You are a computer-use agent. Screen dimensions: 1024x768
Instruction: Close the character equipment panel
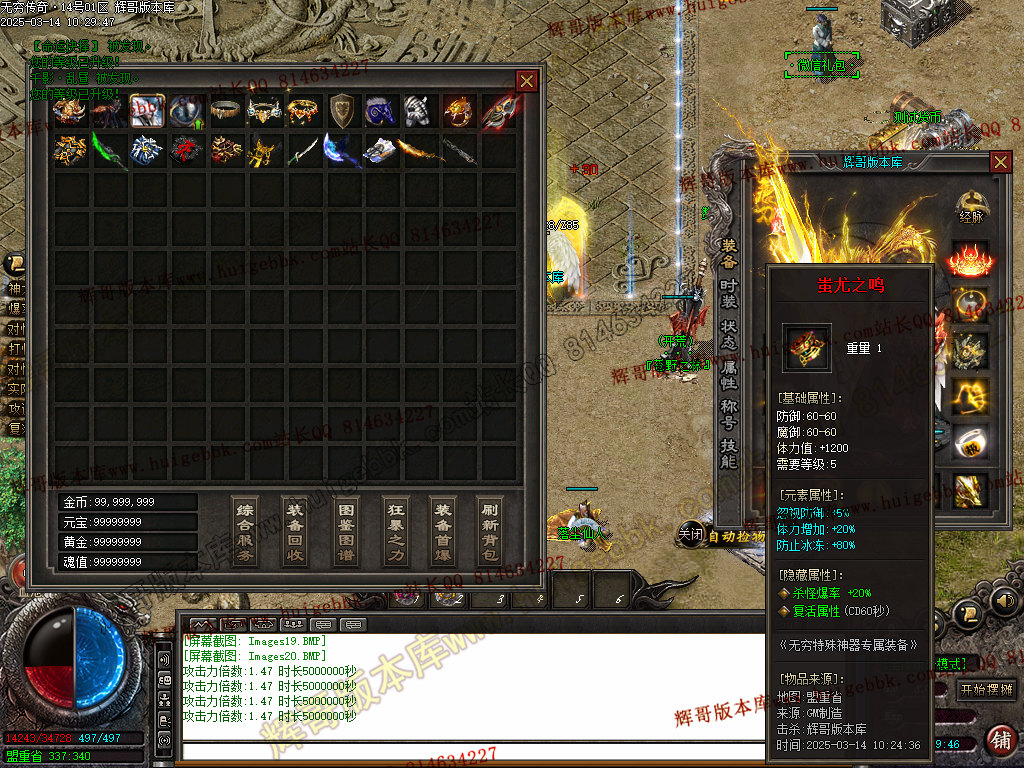(x=1000, y=162)
